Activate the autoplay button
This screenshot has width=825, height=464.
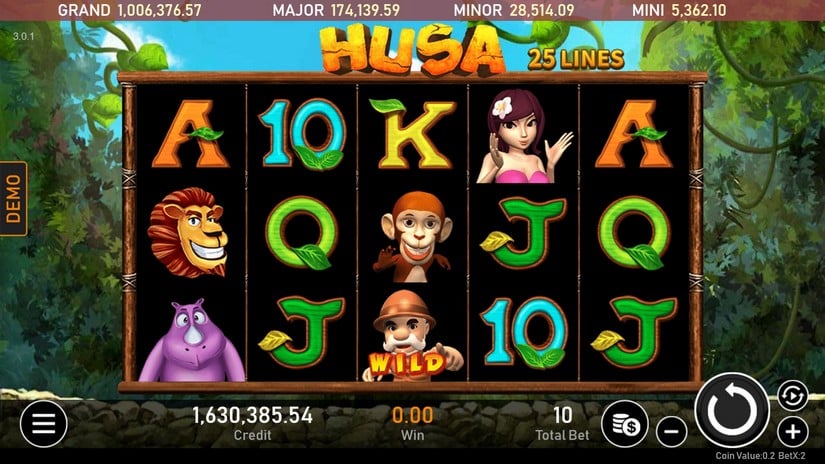791,394
